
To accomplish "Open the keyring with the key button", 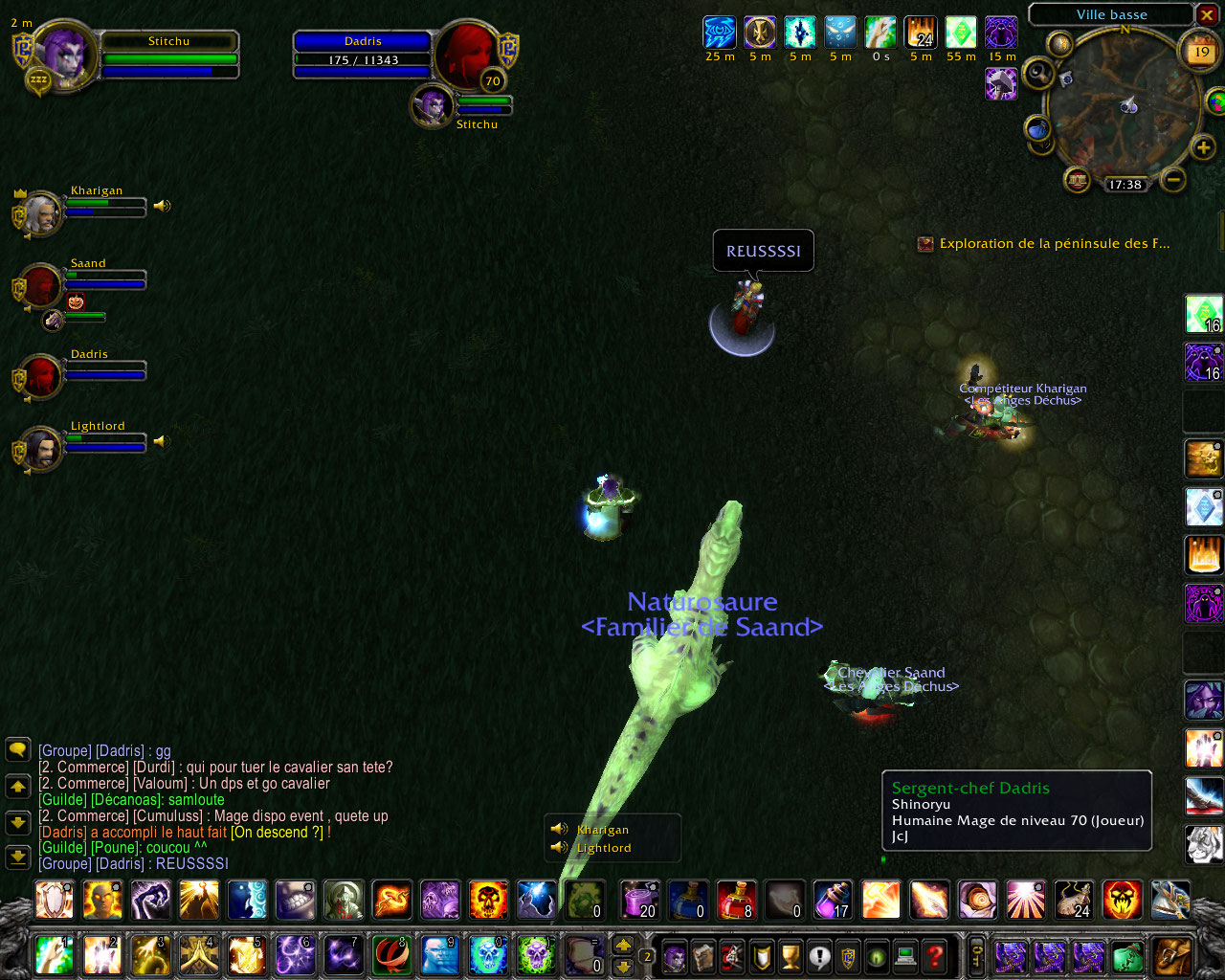I will pyautogui.click(x=976, y=954).
